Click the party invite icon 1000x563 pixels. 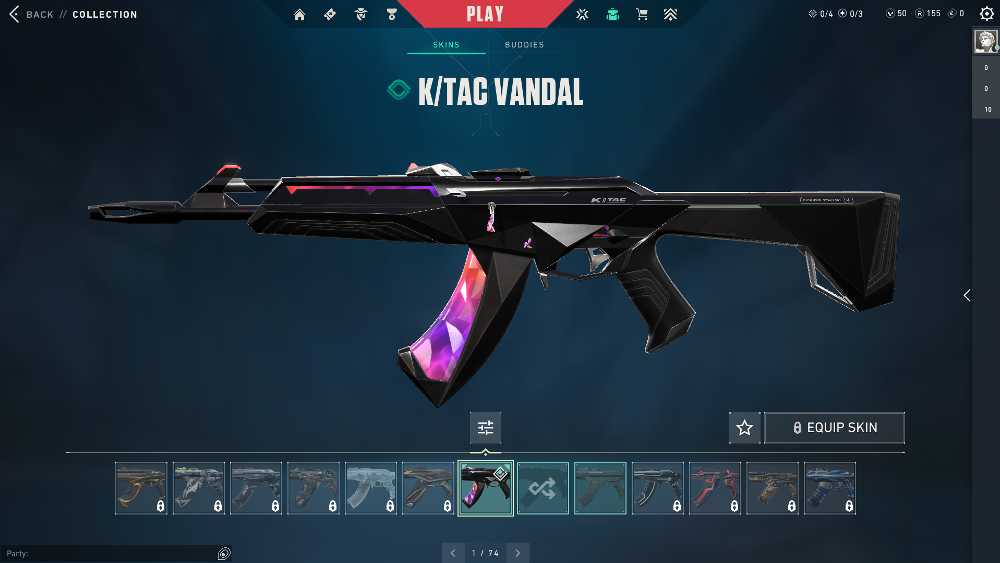224,553
